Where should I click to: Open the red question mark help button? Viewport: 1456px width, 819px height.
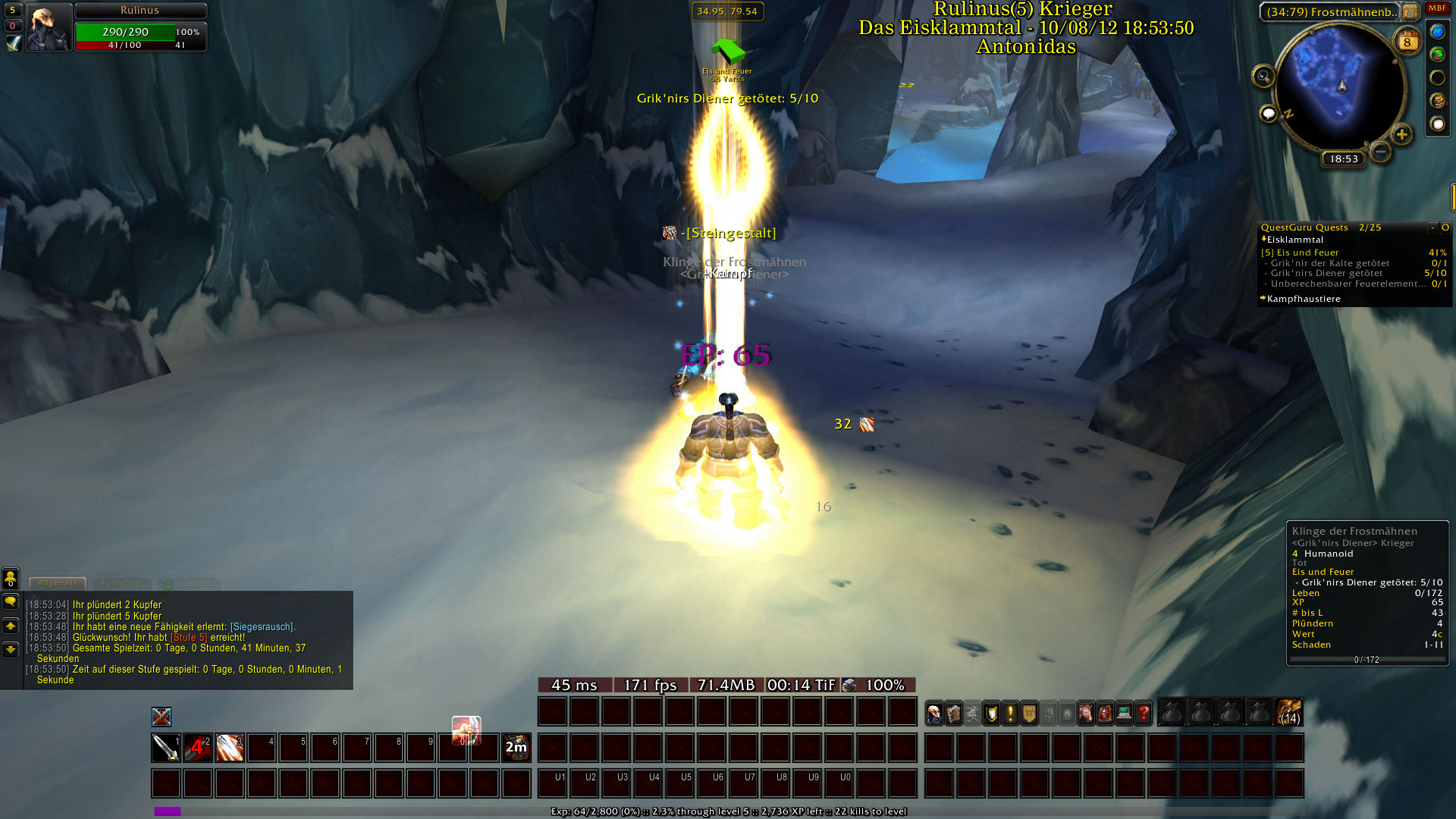click(1143, 714)
